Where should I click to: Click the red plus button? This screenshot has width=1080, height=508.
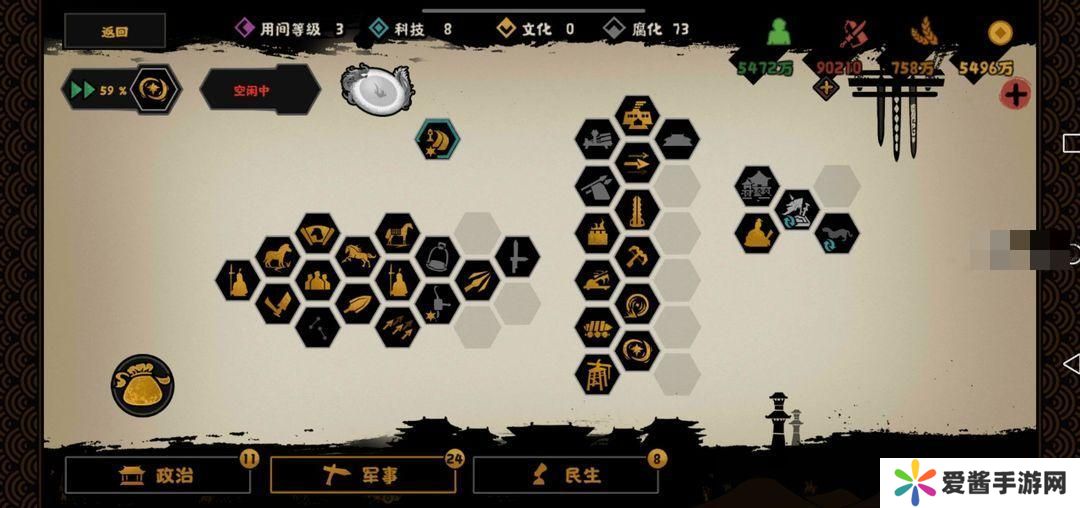click(1015, 95)
